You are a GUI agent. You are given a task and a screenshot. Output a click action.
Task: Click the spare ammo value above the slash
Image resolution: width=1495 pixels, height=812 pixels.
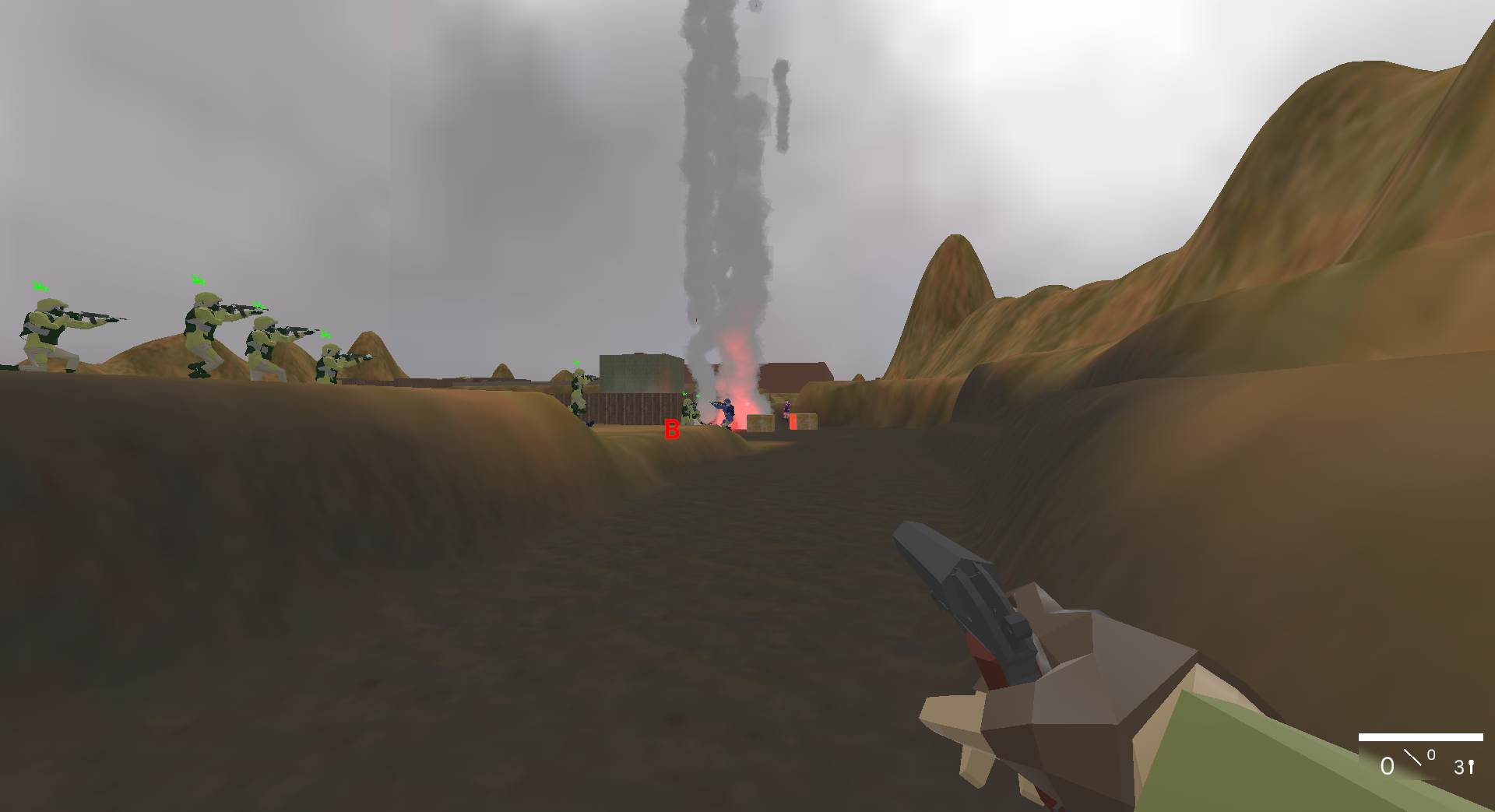click(1431, 754)
